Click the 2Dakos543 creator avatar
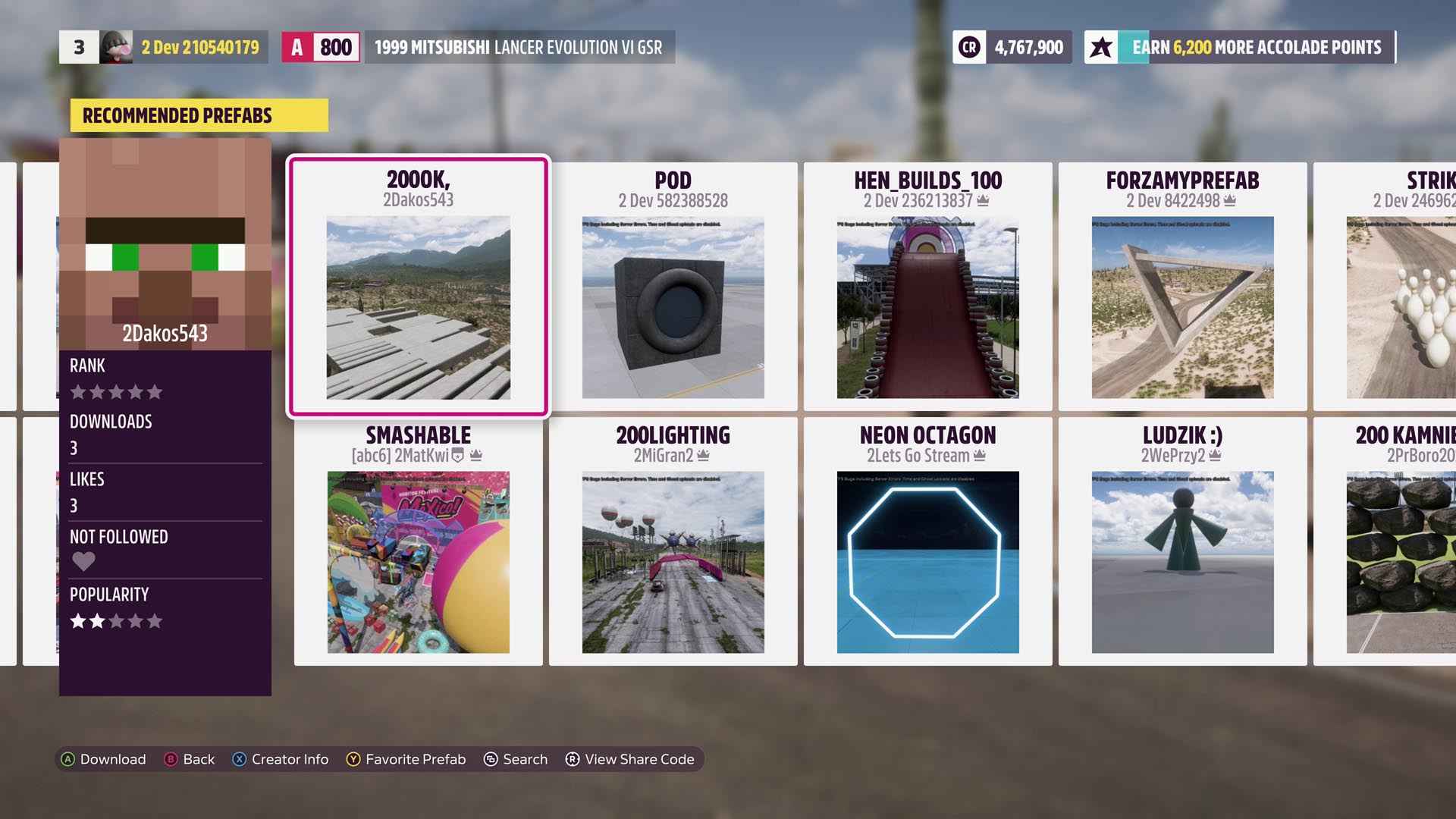Screen dimensions: 1456x819 tap(165, 243)
